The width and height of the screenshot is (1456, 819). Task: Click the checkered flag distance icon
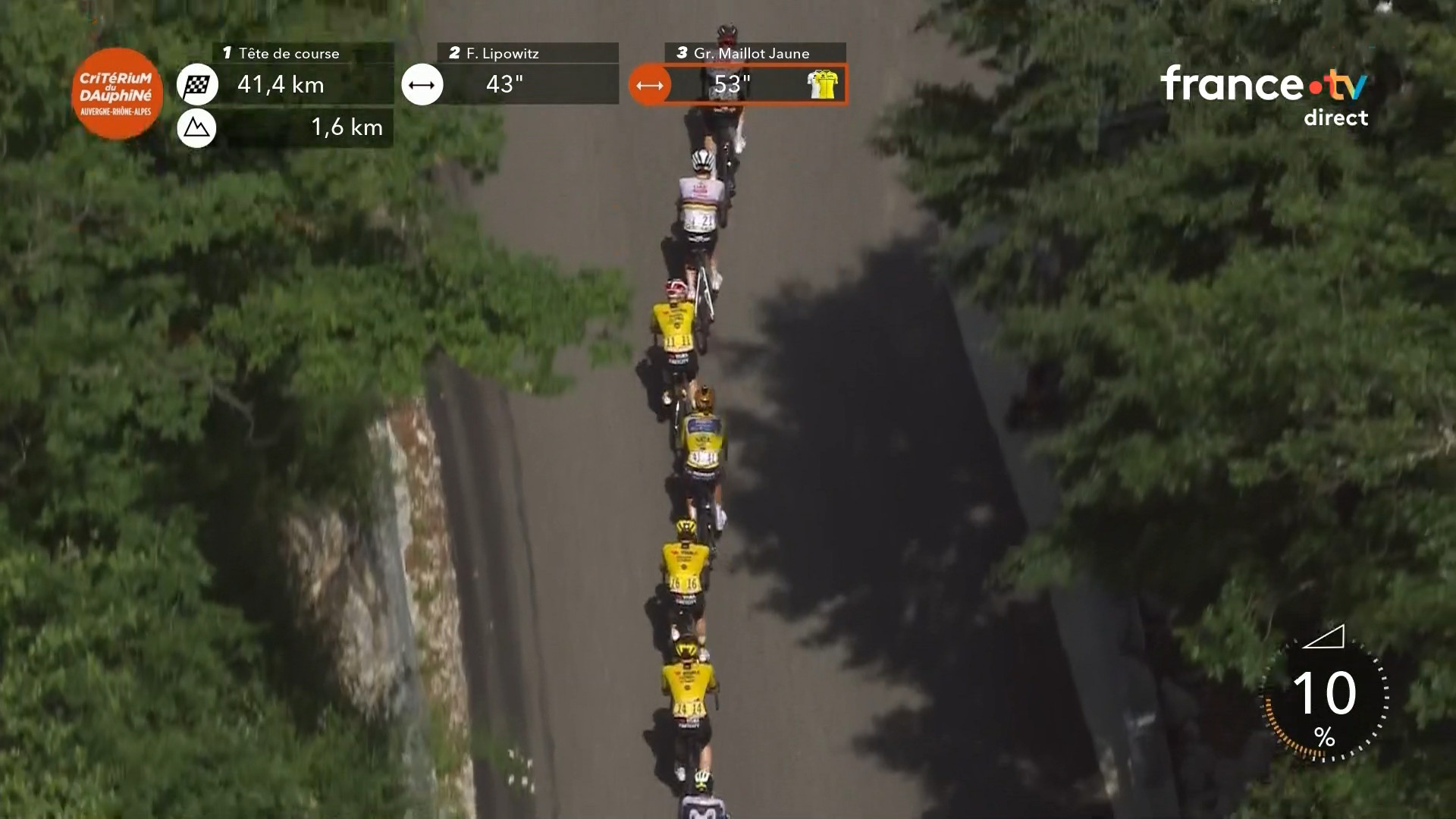pos(197,84)
